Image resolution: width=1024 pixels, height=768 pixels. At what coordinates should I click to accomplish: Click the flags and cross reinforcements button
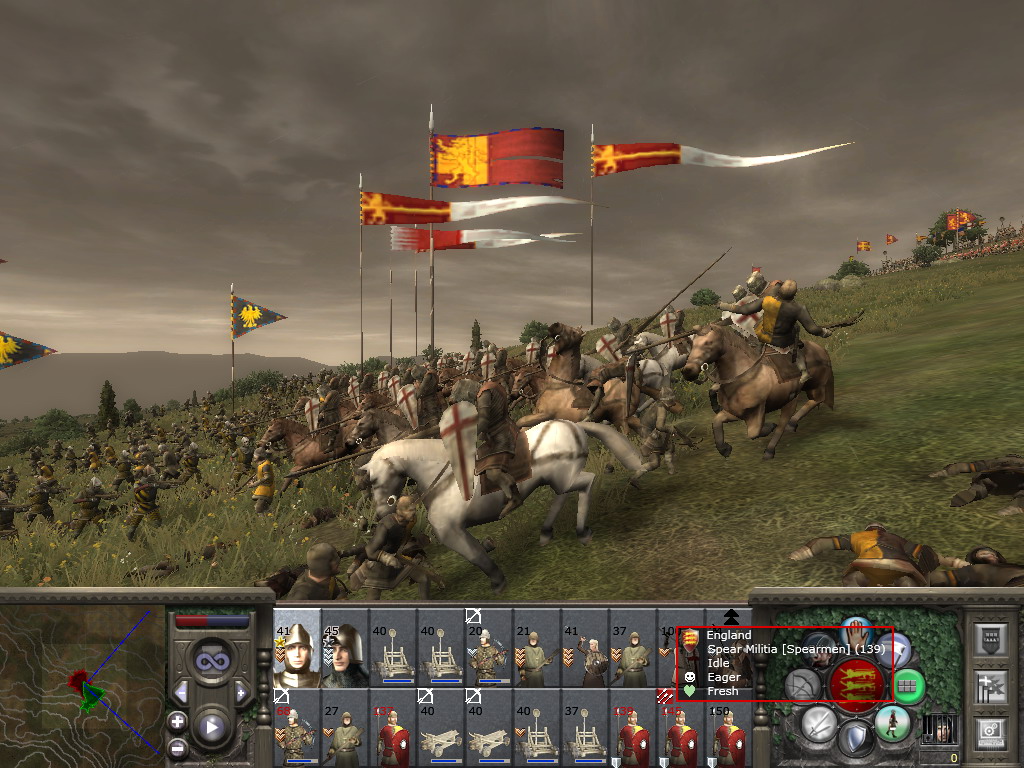coord(990,686)
